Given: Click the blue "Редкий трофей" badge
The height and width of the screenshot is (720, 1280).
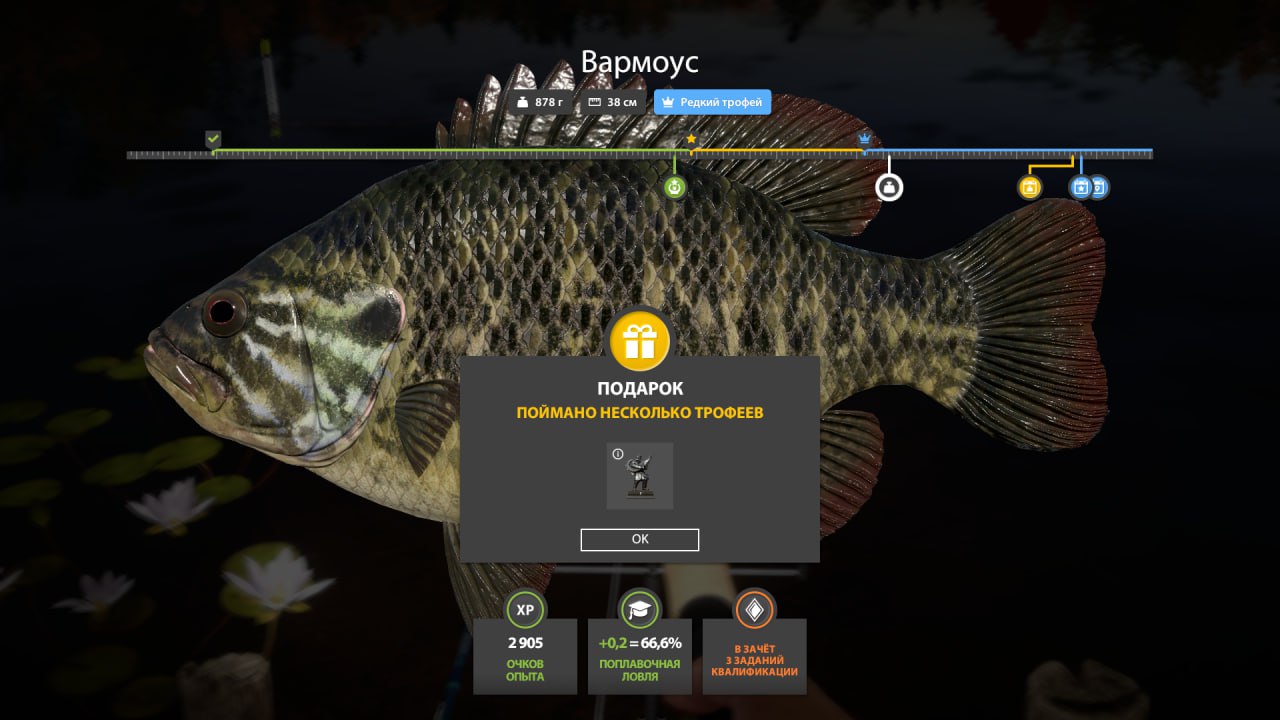Looking at the screenshot, I should (712, 102).
